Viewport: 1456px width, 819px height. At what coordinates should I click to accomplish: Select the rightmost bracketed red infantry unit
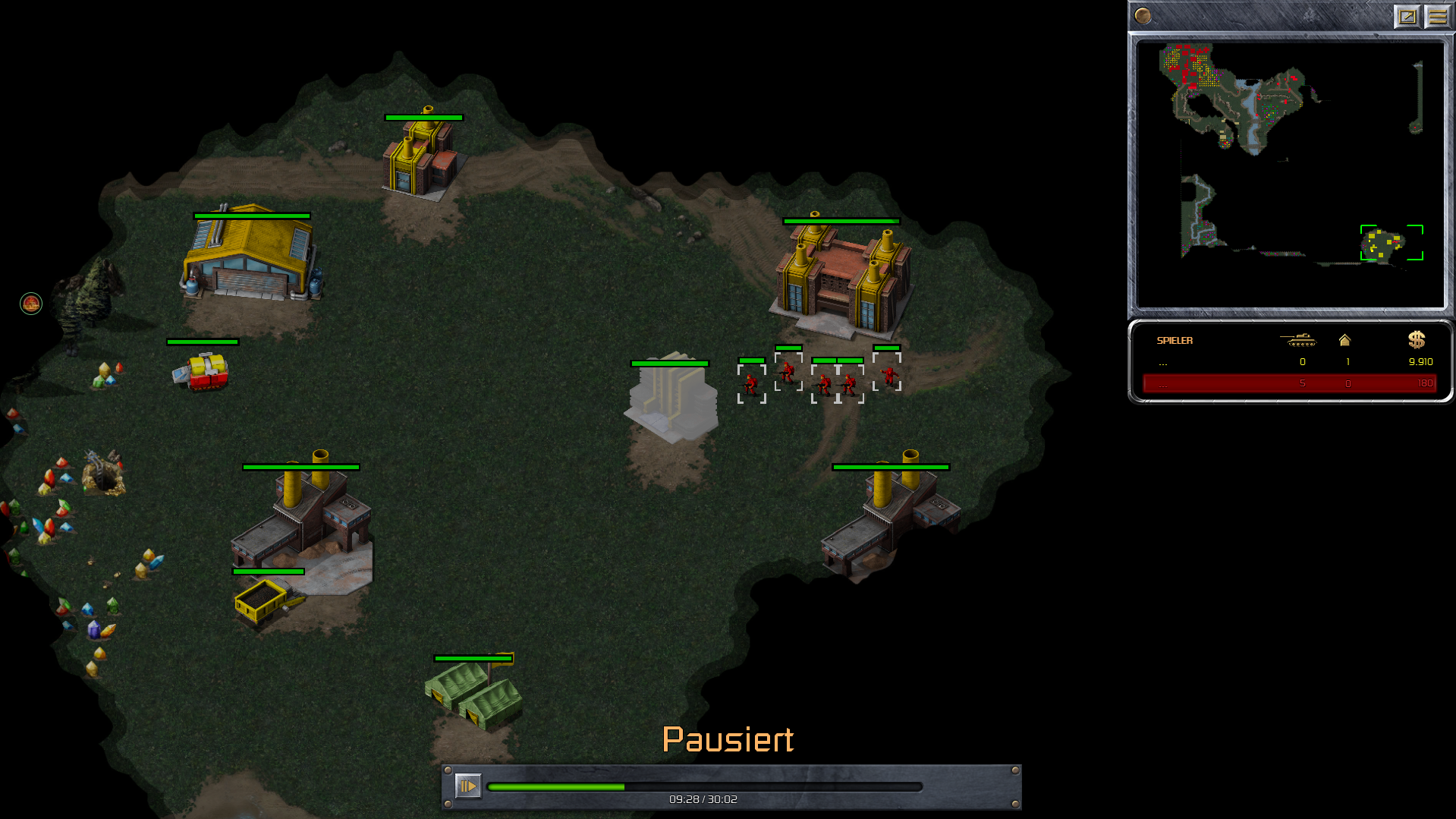click(888, 375)
